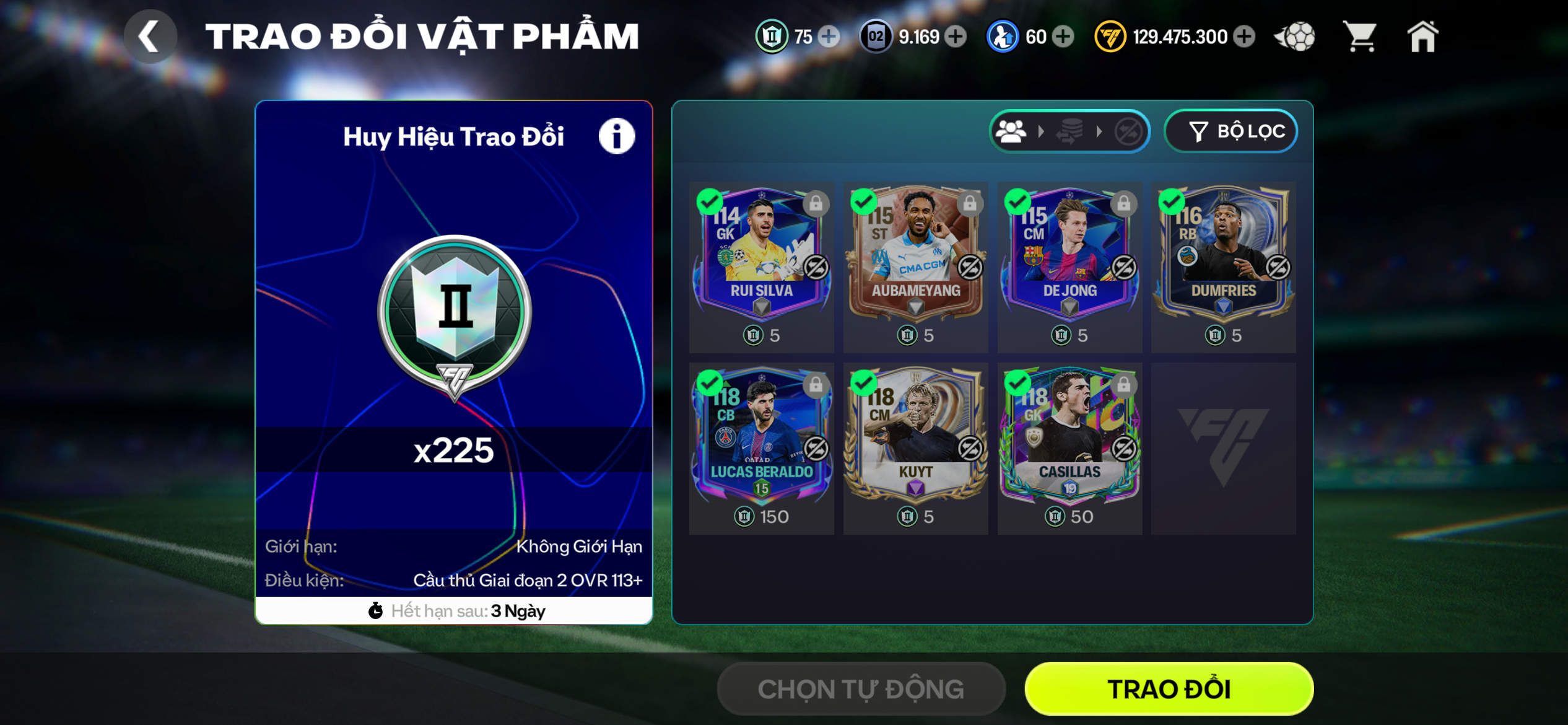Add more 02 token currency
The height and width of the screenshot is (725, 1568).
click(x=956, y=37)
